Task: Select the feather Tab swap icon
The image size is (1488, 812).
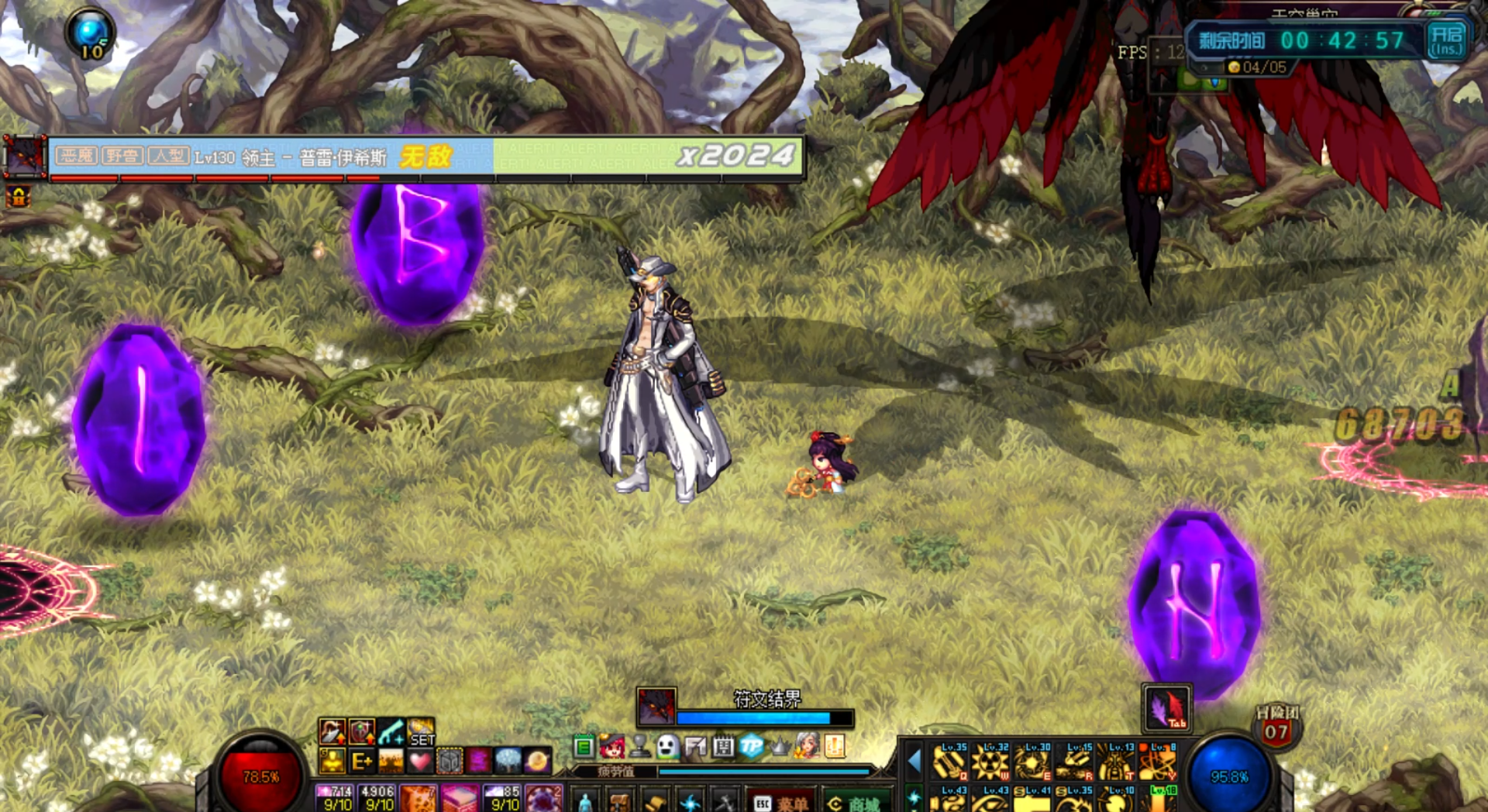Action: pyautogui.click(x=1167, y=708)
